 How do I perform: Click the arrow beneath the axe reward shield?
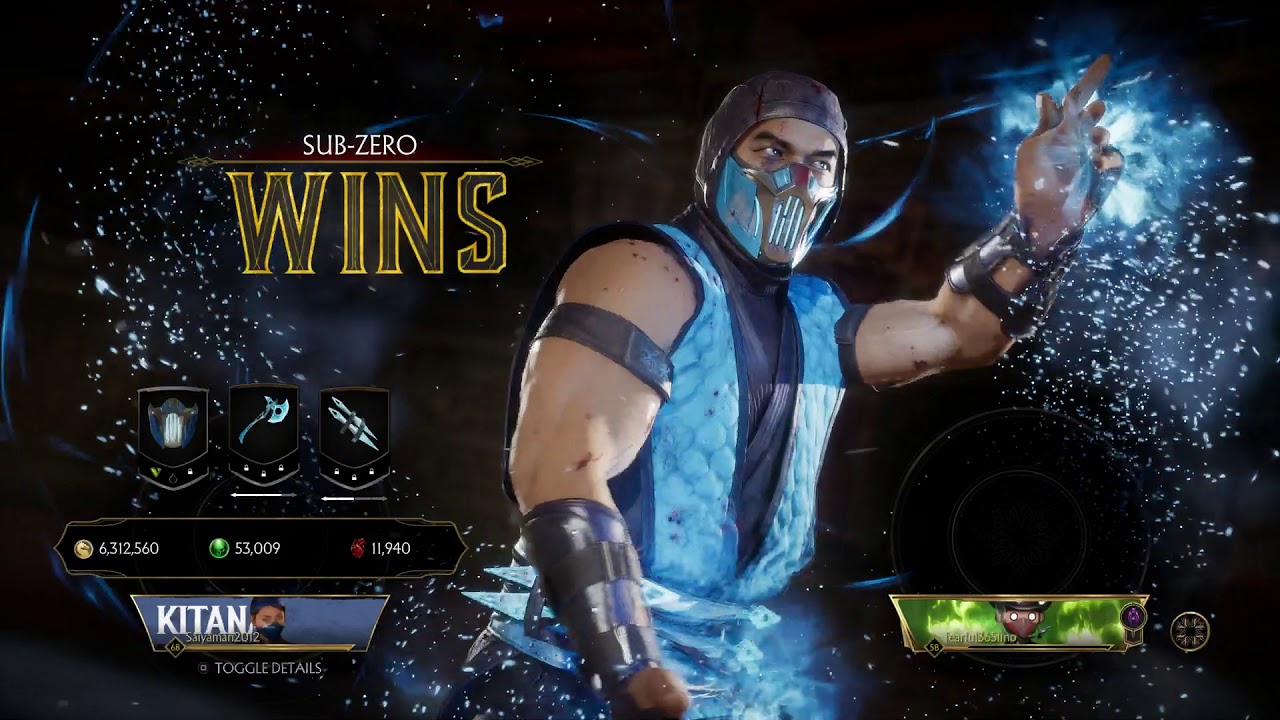click(x=265, y=493)
